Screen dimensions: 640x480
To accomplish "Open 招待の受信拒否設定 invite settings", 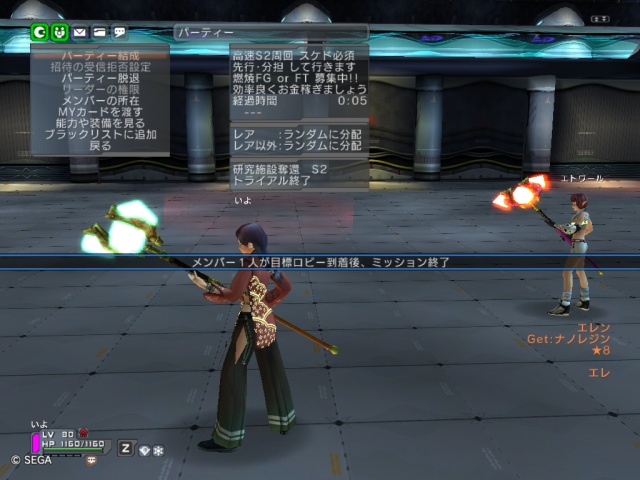I will [x=99, y=67].
